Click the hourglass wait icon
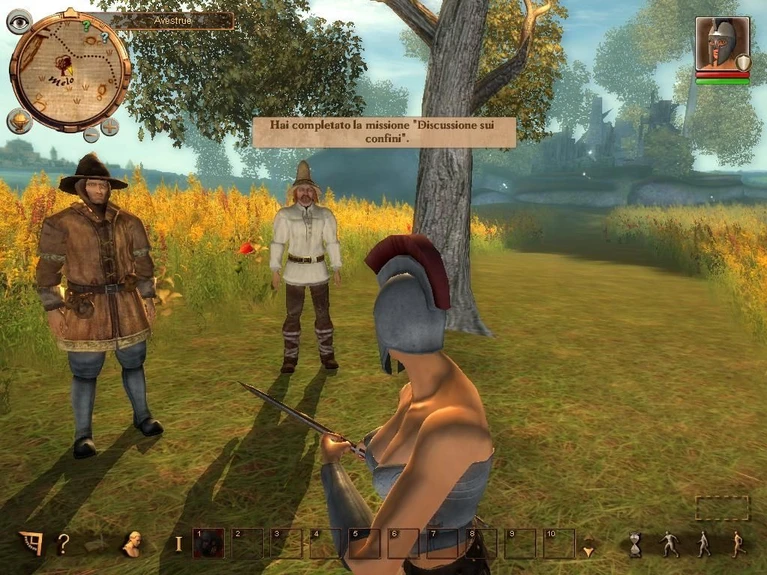 point(635,545)
